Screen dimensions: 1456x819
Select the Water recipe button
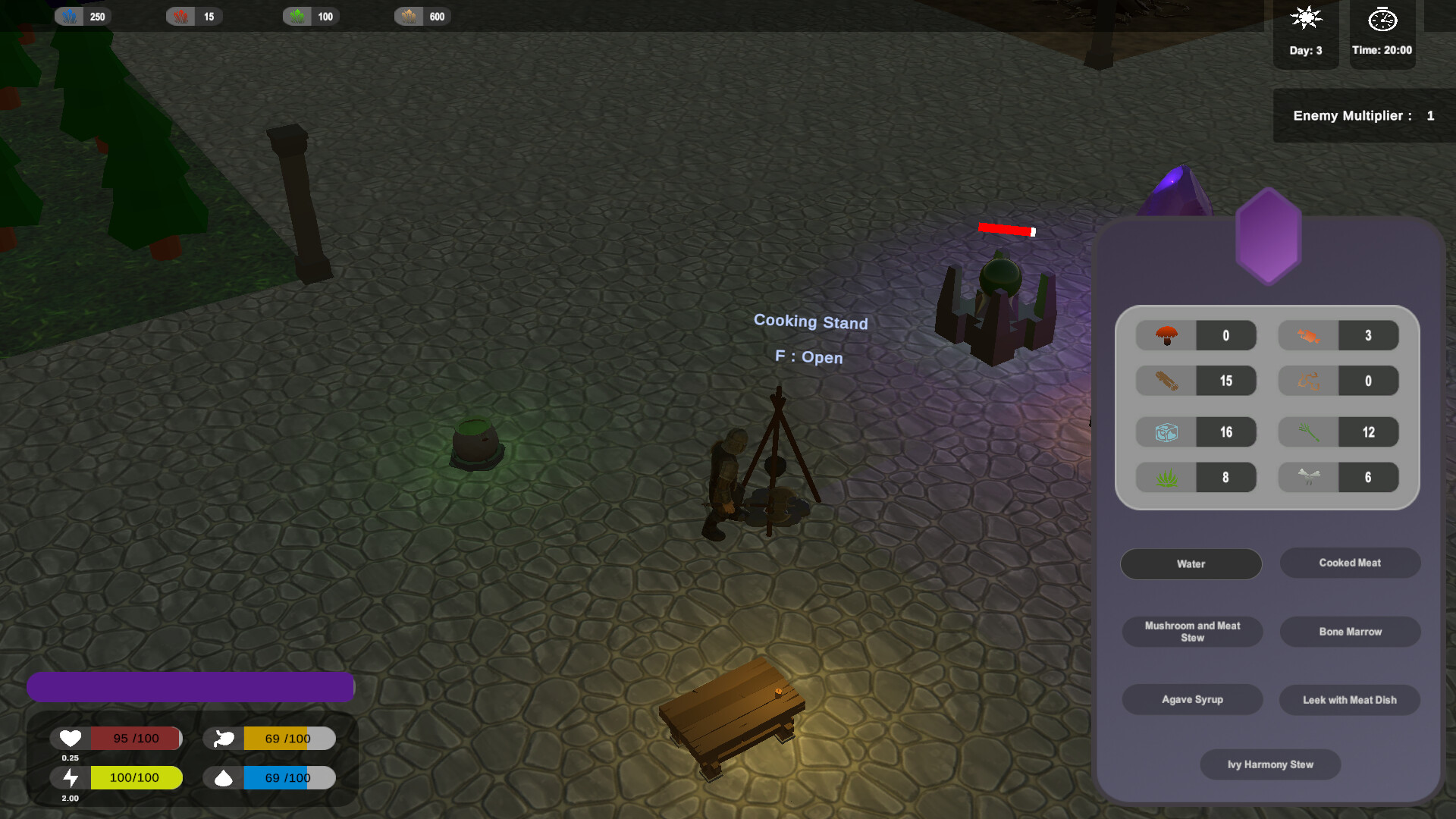1191,563
